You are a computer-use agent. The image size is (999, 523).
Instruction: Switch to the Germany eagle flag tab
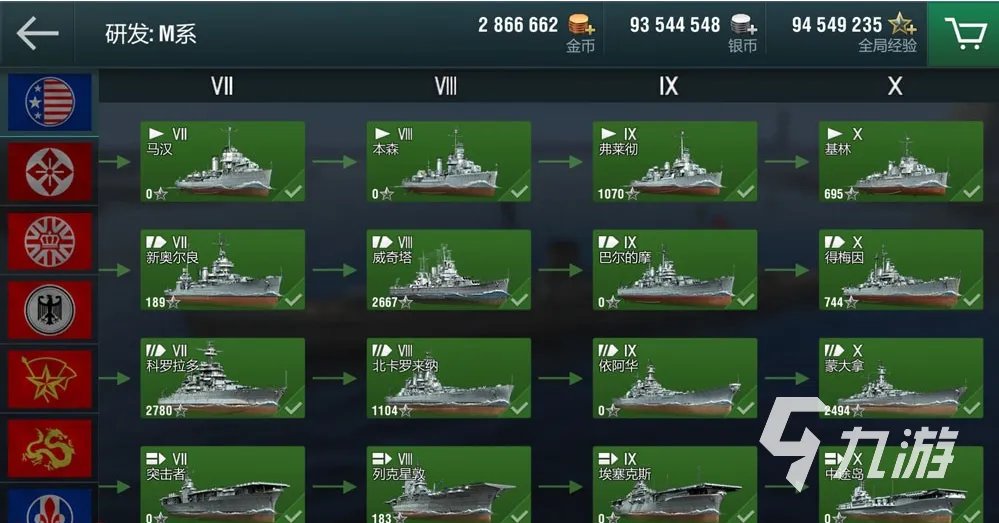49,310
